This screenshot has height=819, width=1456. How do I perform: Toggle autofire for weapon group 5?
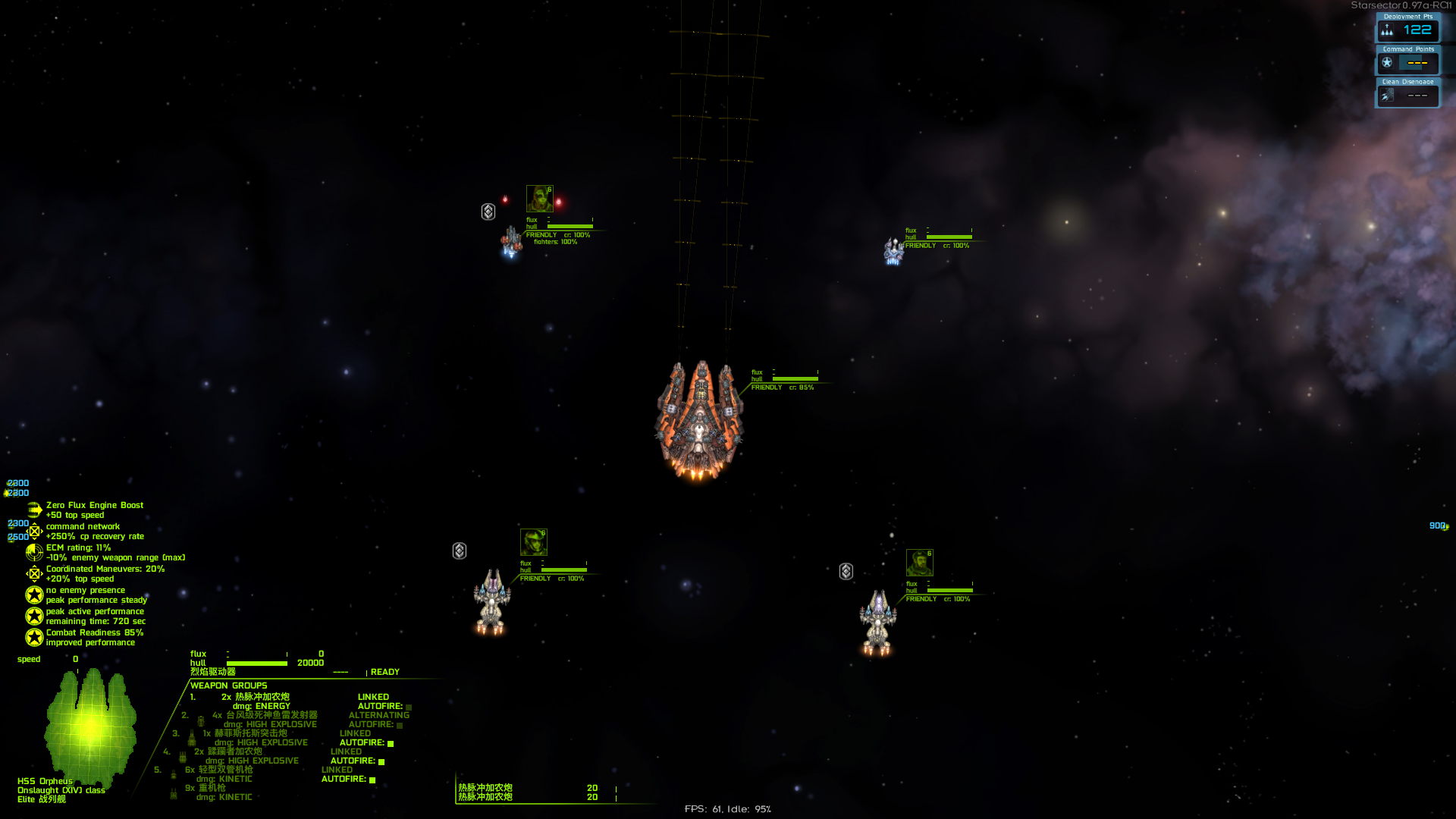pyautogui.click(x=372, y=780)
